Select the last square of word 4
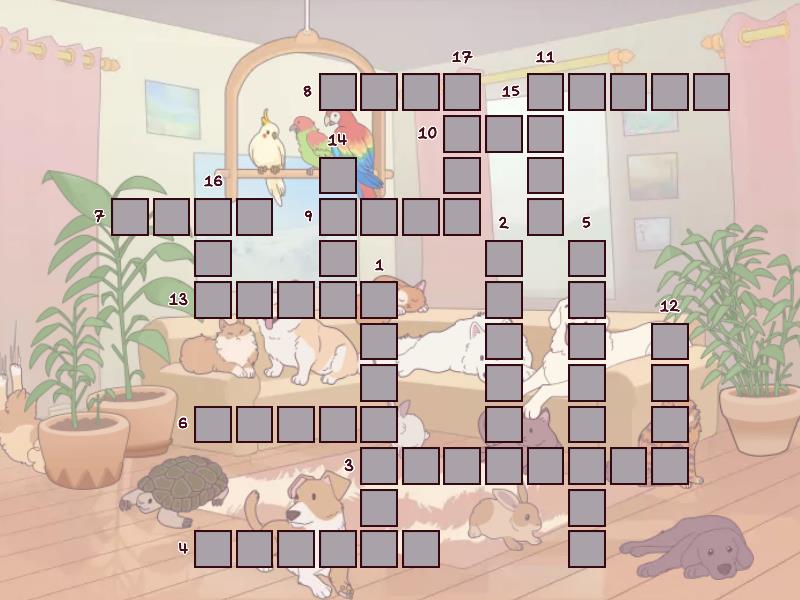This screenshot has width=800, height=600. coord(421,548)
